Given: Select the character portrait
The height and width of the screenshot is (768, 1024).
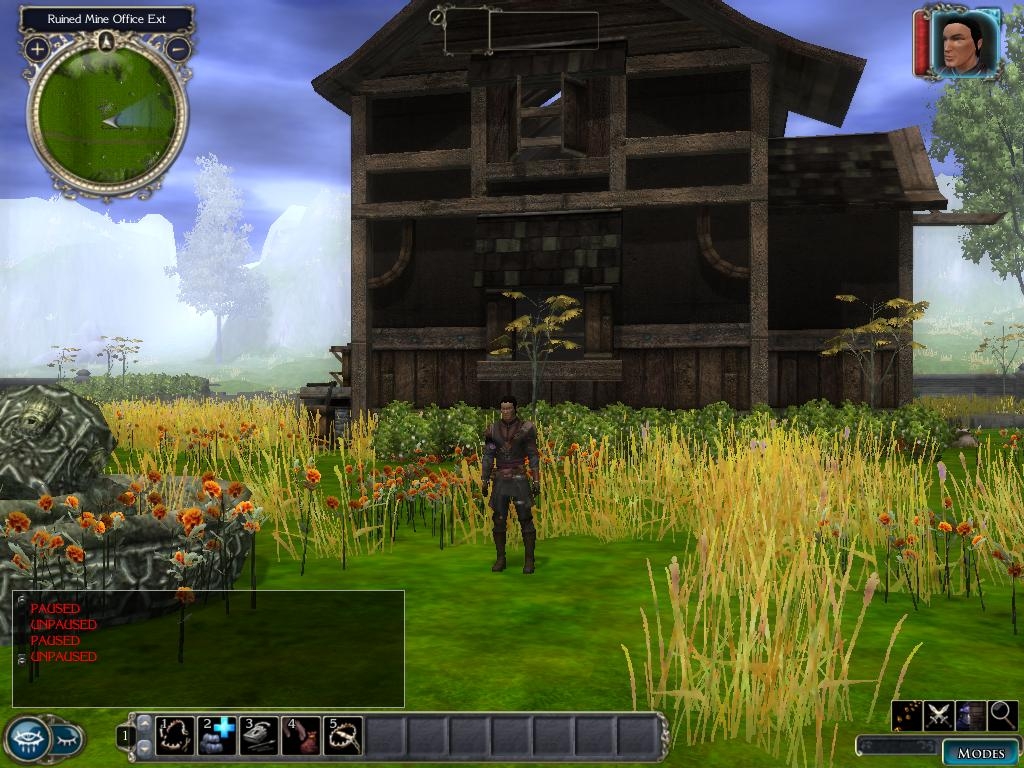Looking at the screenshot, I should (965, 43).
